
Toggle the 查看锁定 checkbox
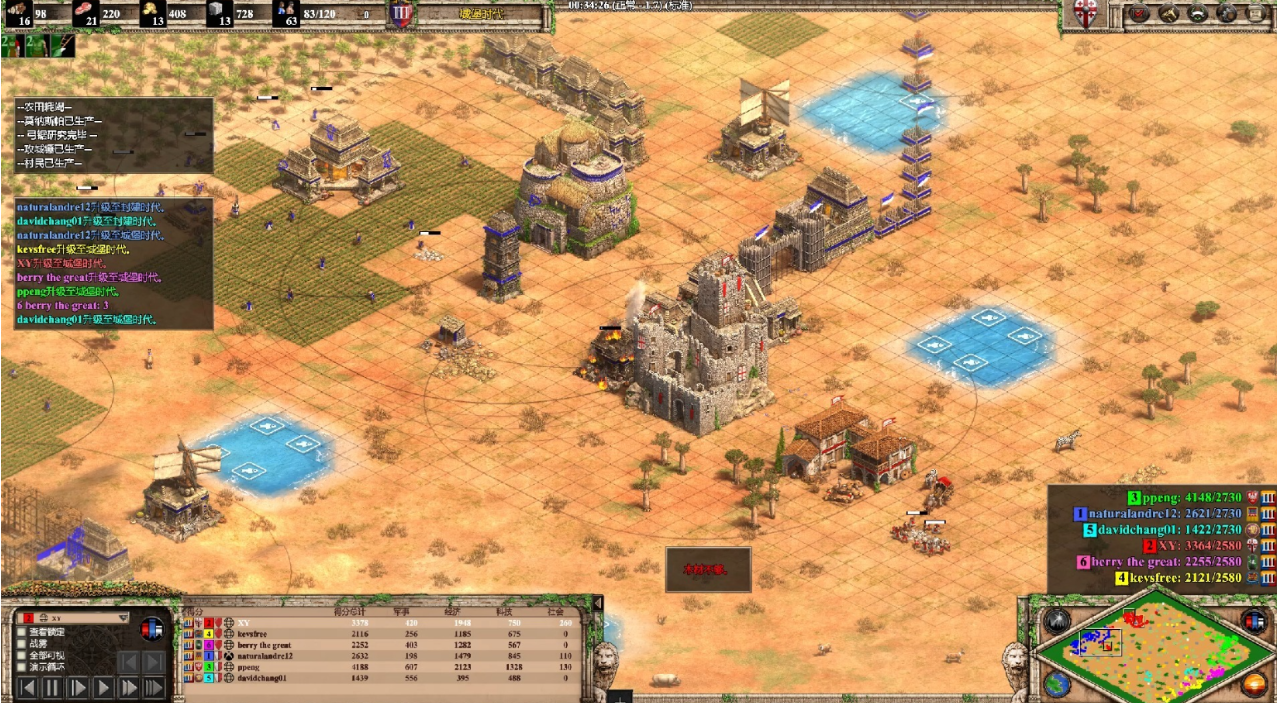(x=21, y=632)
